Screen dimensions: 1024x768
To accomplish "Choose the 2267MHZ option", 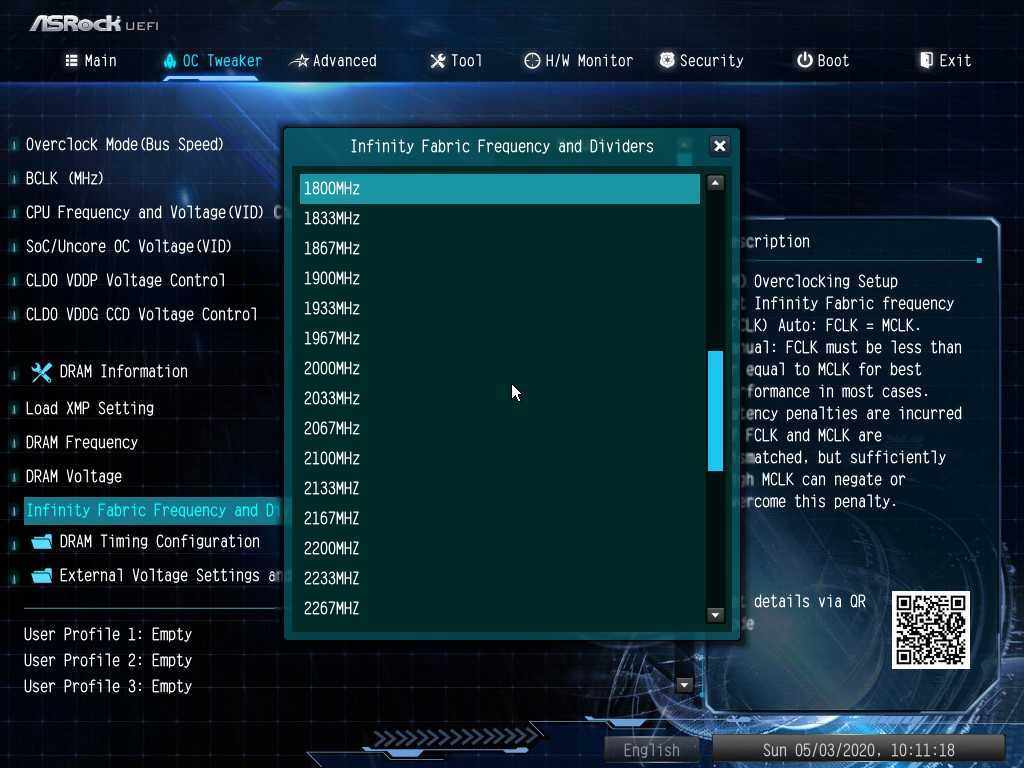I will click(x=499, y=608).
